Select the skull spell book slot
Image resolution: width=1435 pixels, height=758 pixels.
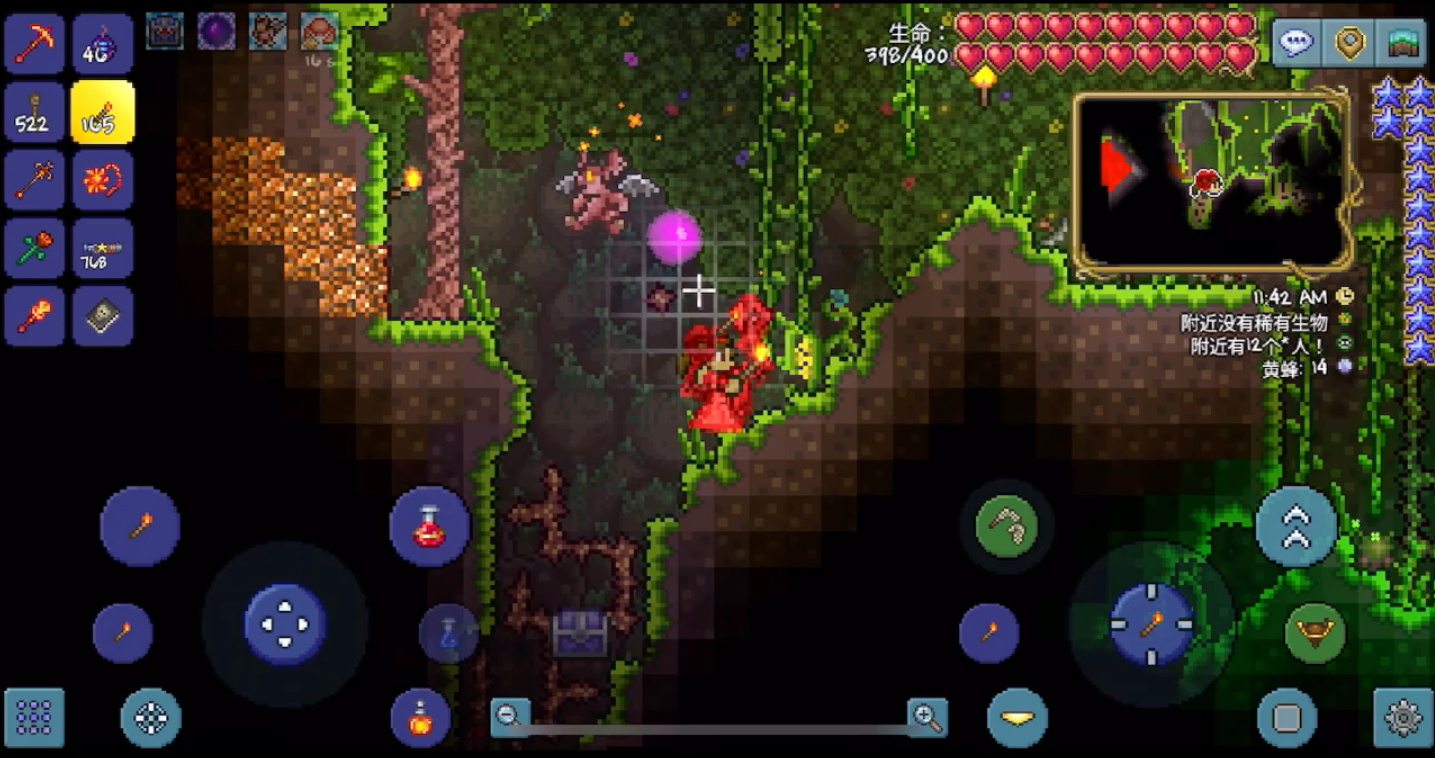click(x=102, y=316)
